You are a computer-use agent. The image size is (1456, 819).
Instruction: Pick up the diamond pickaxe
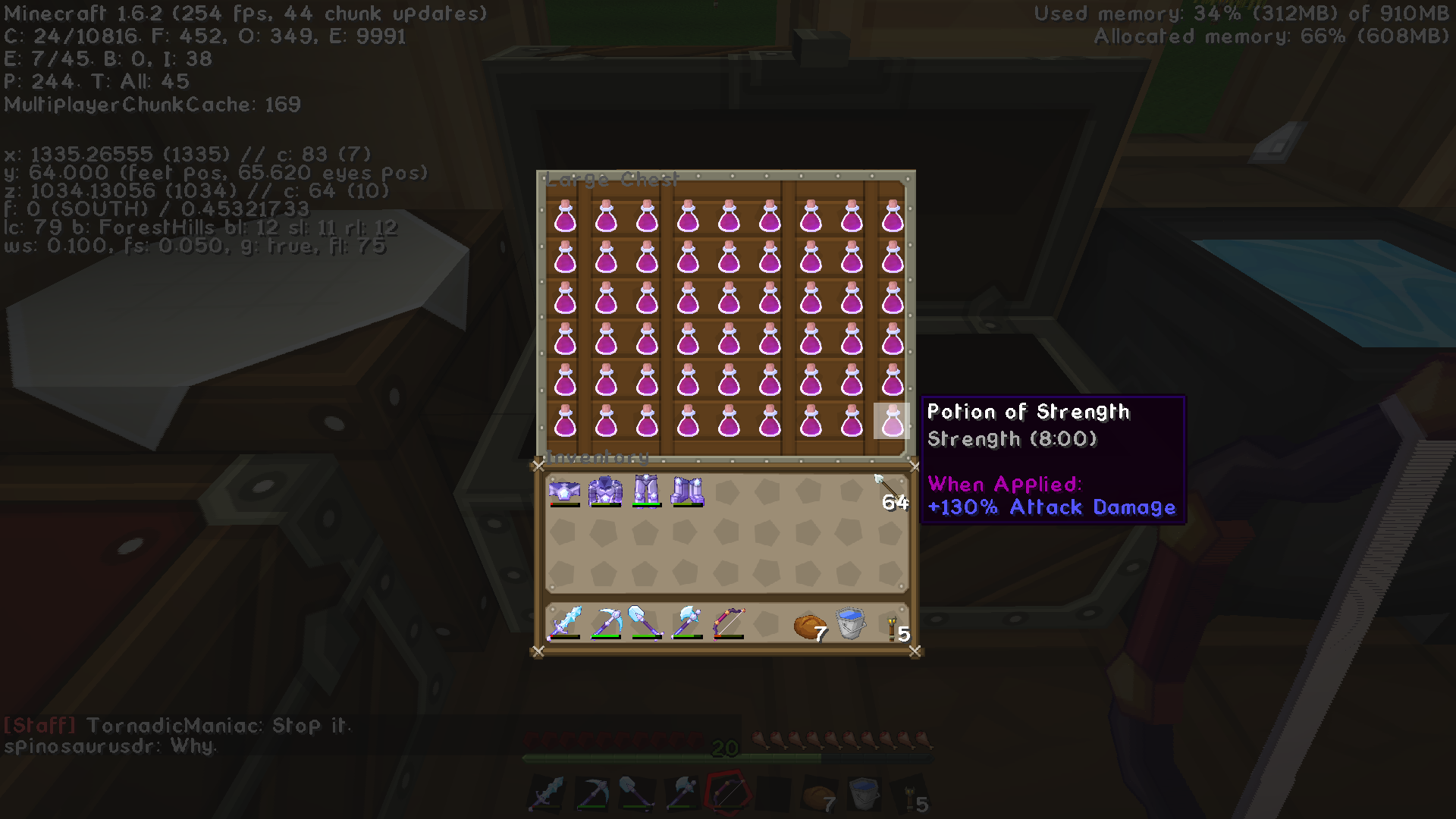point(607,622)
